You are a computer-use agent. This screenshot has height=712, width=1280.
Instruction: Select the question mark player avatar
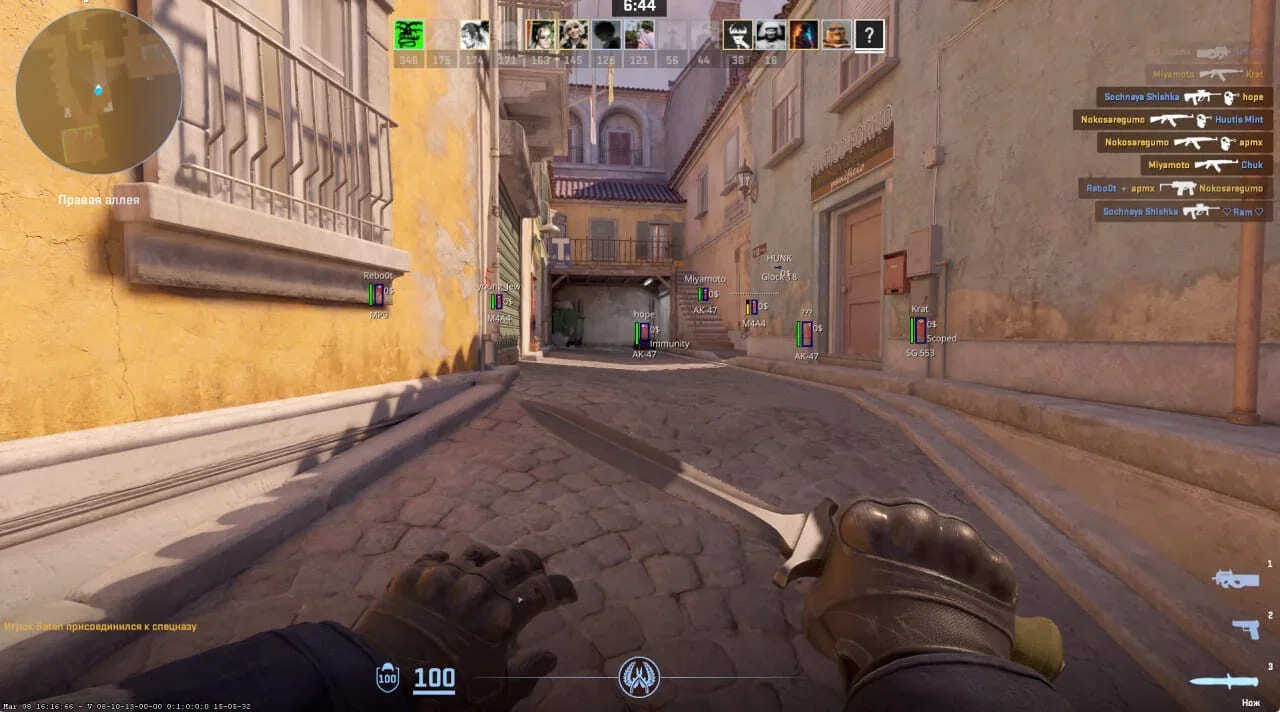[x=870, y=35]
